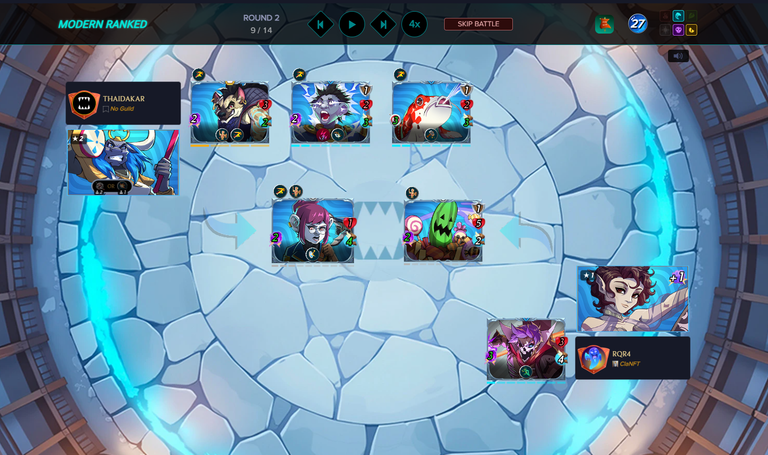This screenshot has height=455, width=768.
Task: Inspect RQR4's dark-haired summoner card
Action: tap(632, 299)
